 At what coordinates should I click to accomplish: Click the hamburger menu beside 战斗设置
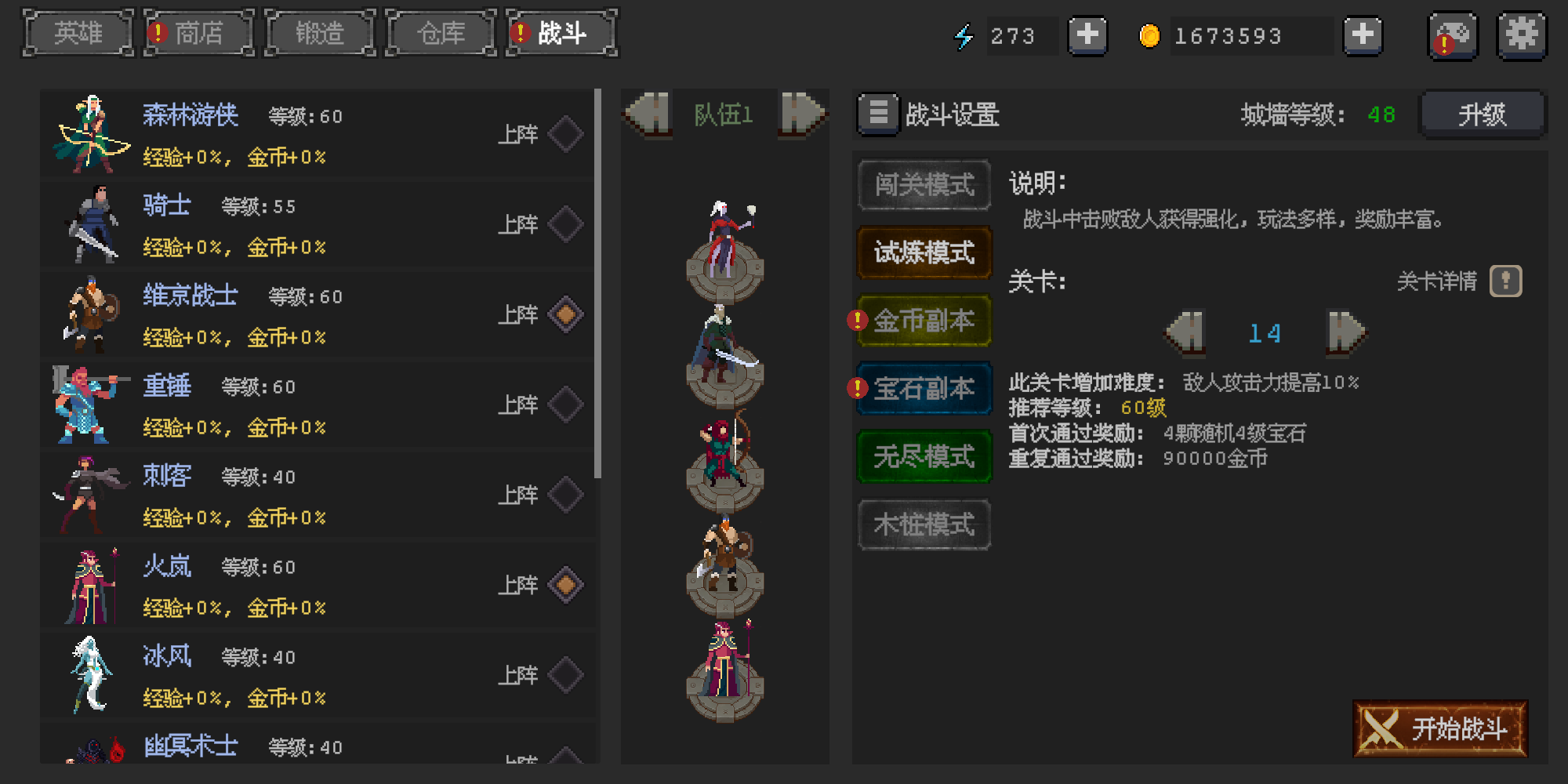(x=878, y=114)
